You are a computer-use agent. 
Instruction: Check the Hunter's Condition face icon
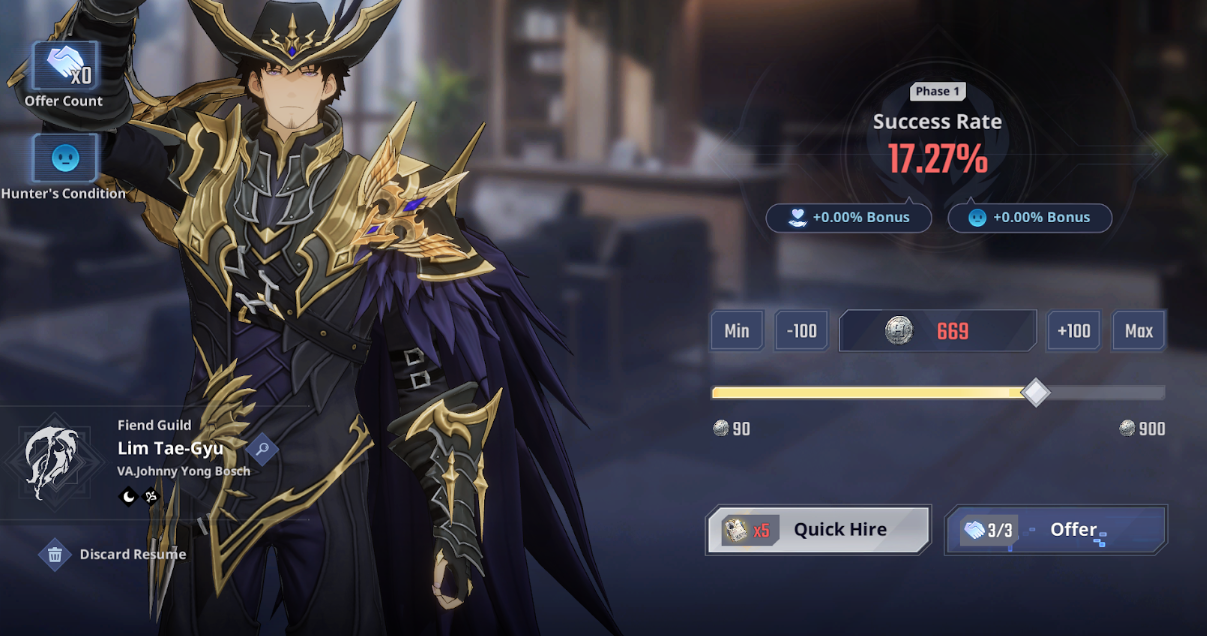[x=65, y=158]
